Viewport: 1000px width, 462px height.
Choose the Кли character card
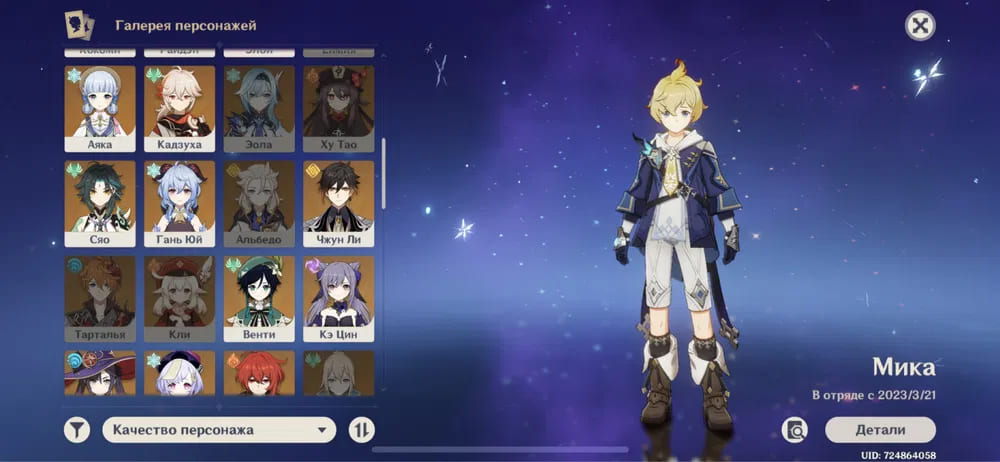point(179,298)
